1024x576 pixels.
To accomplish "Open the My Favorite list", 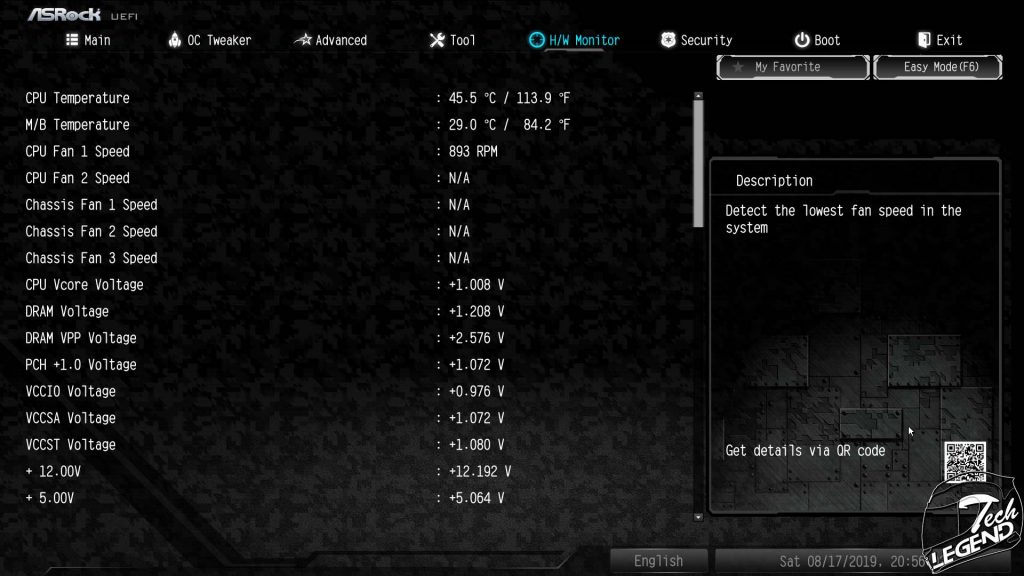I will pos(792,67).
